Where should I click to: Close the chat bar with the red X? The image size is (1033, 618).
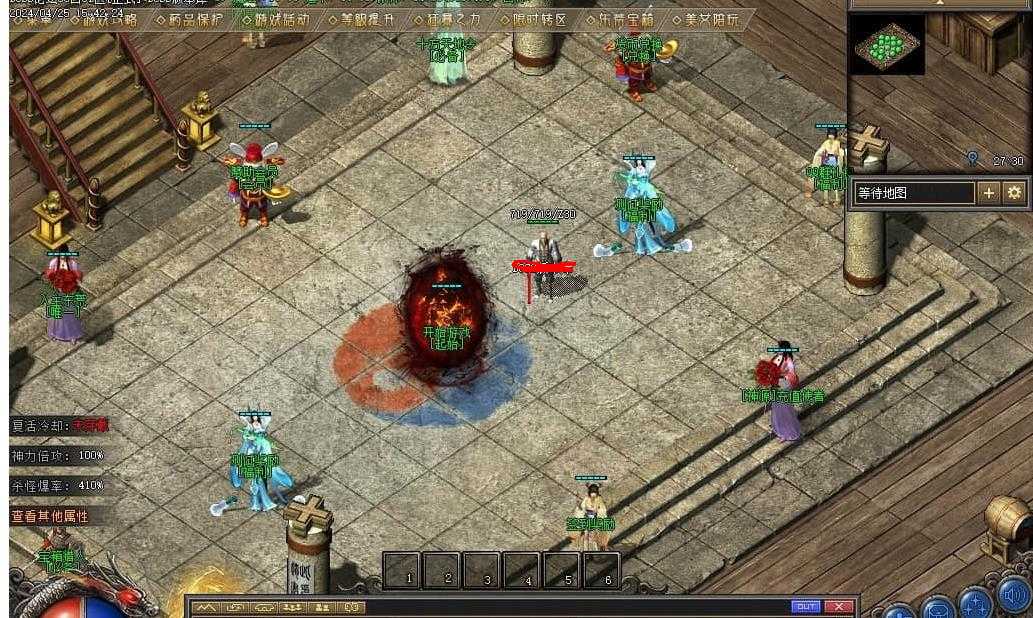coord(838,607)
